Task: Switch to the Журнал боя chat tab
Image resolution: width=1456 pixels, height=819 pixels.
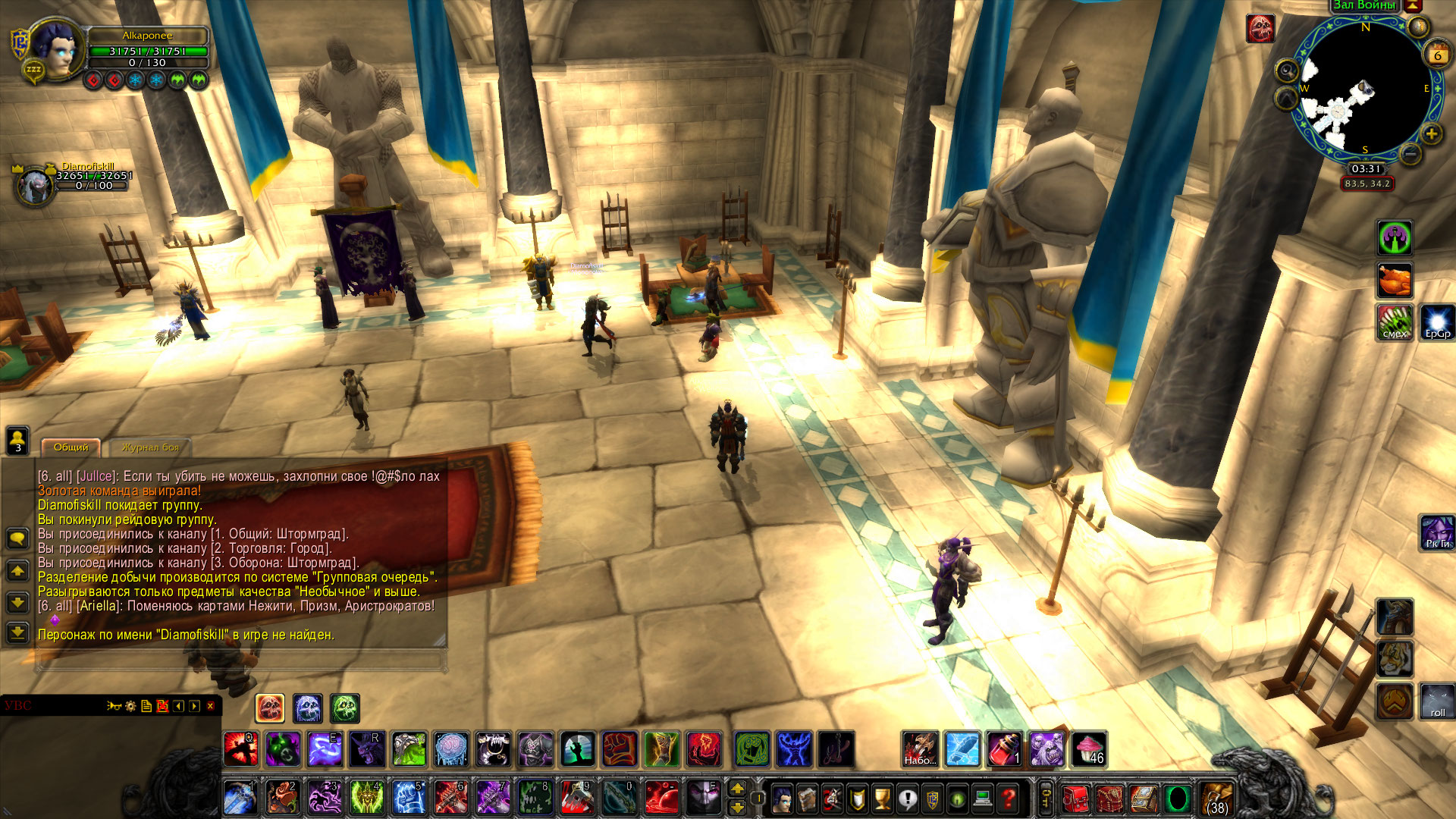Action: 150,447
